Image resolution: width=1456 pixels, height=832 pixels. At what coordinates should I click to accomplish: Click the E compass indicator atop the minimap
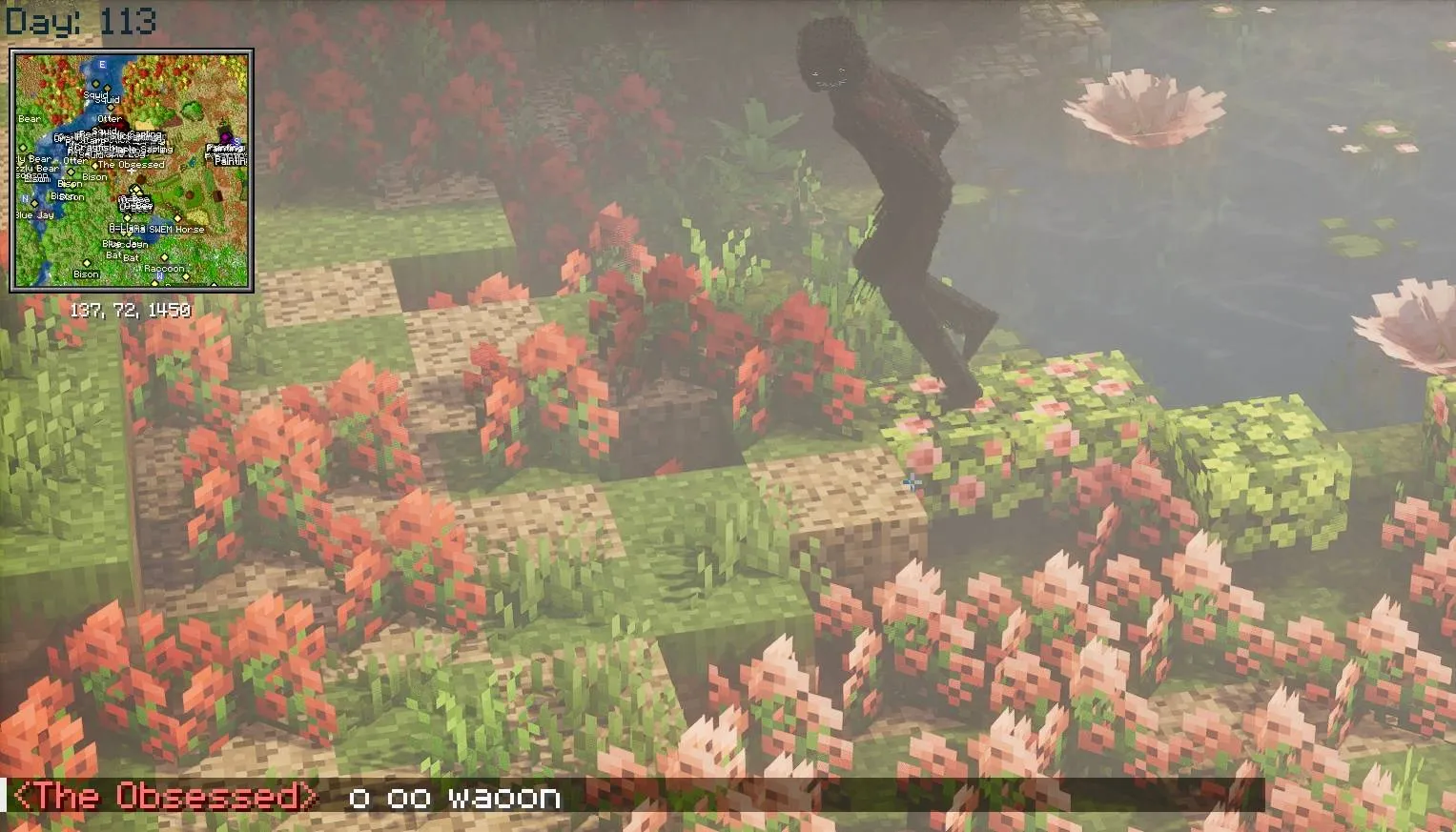pyautogui.click(x=102, y=63)
